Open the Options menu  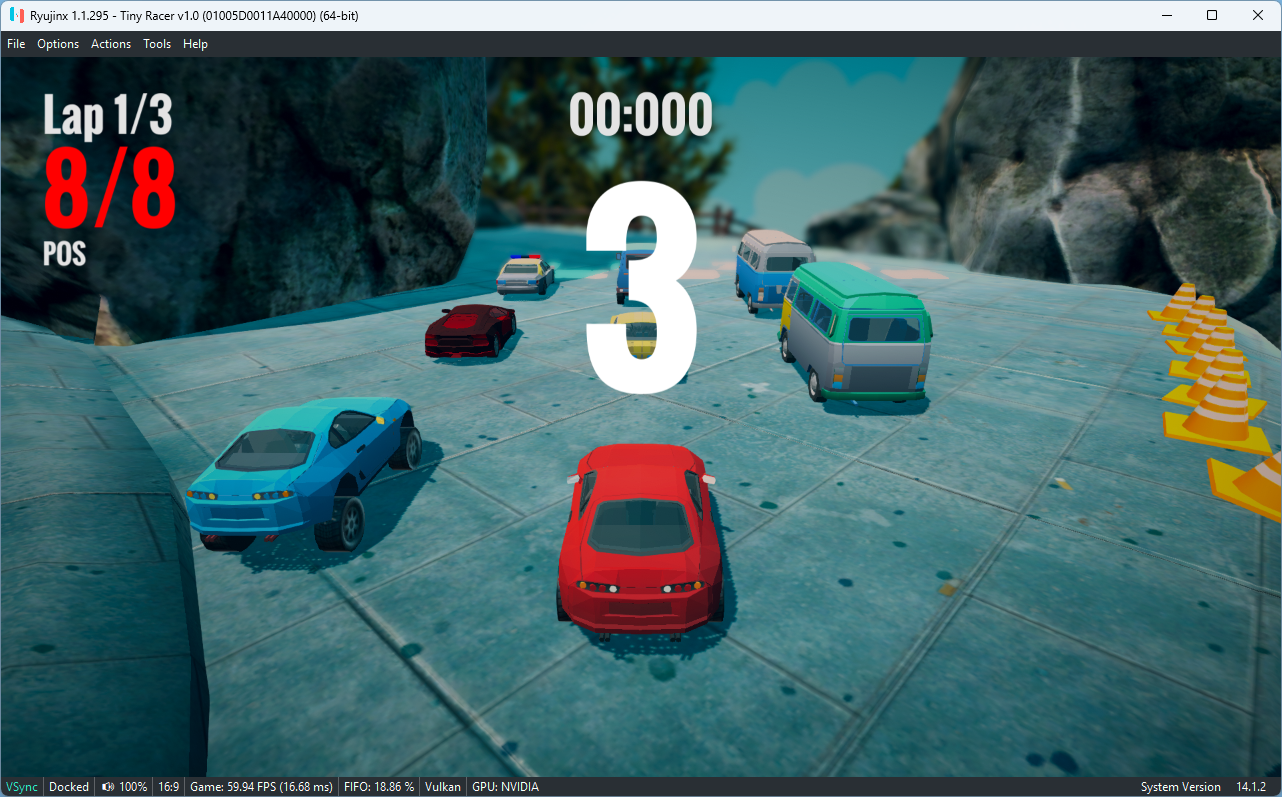[58, 43]
